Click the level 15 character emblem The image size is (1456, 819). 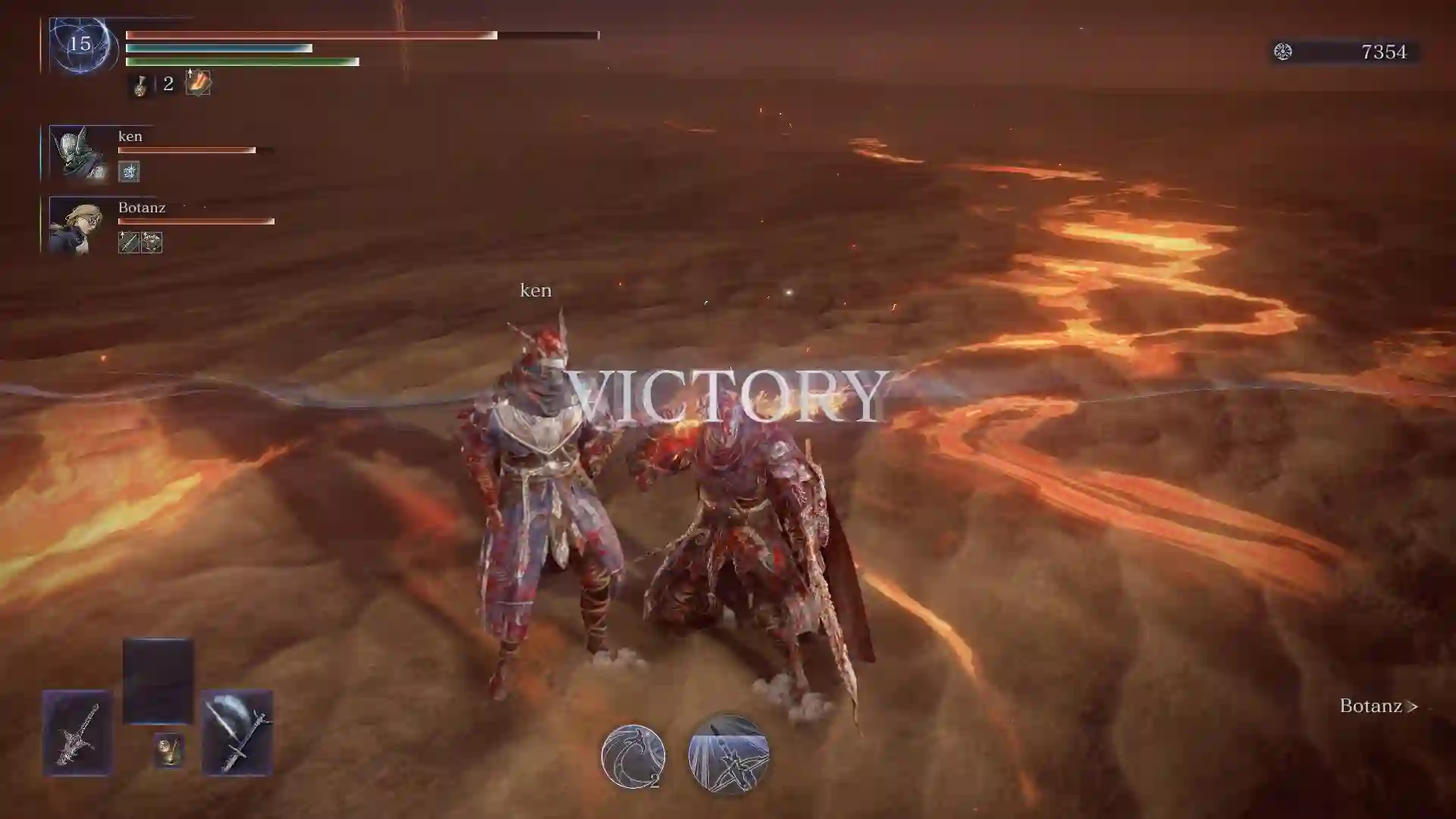click(x=80, y=45)
